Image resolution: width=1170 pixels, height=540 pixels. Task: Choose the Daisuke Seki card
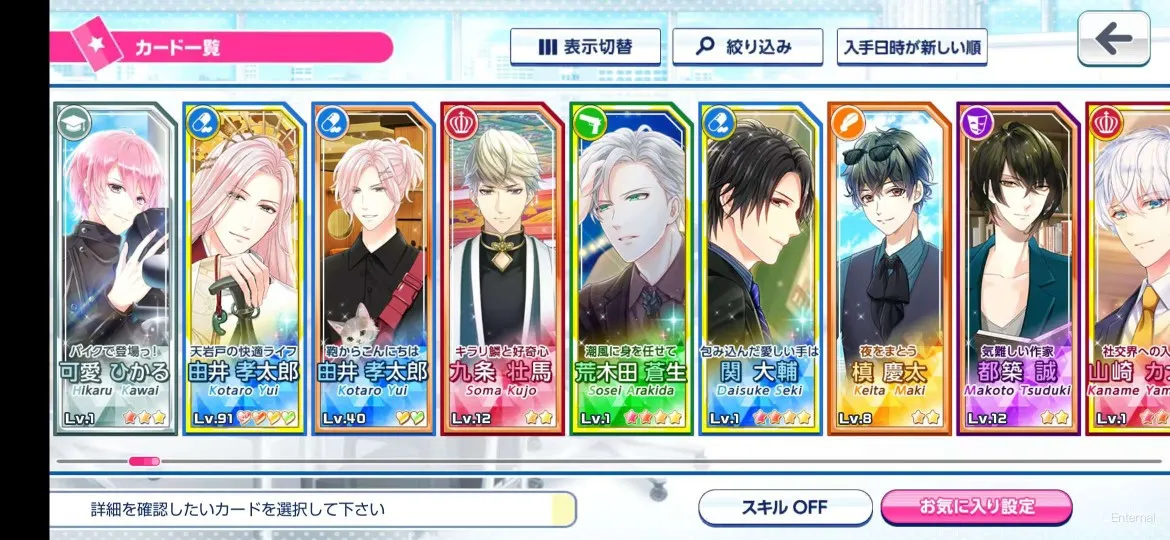click(x=759, y=270)
